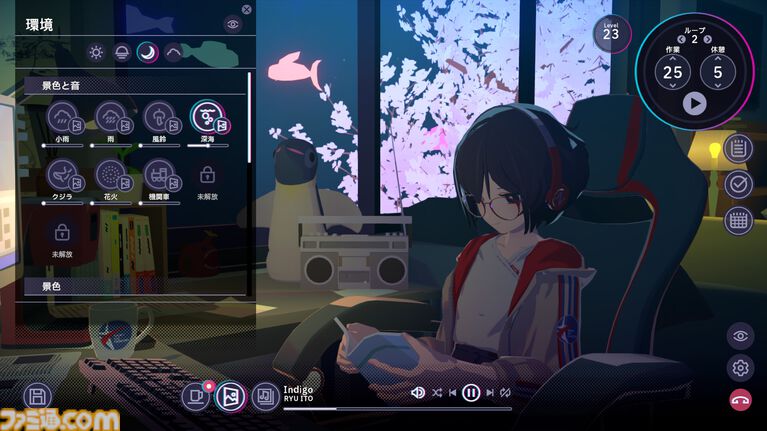Viewport: 767px width, 431px height.
Task: Activate the 機関車 locomotive sound
Action: tap(159, 175)
